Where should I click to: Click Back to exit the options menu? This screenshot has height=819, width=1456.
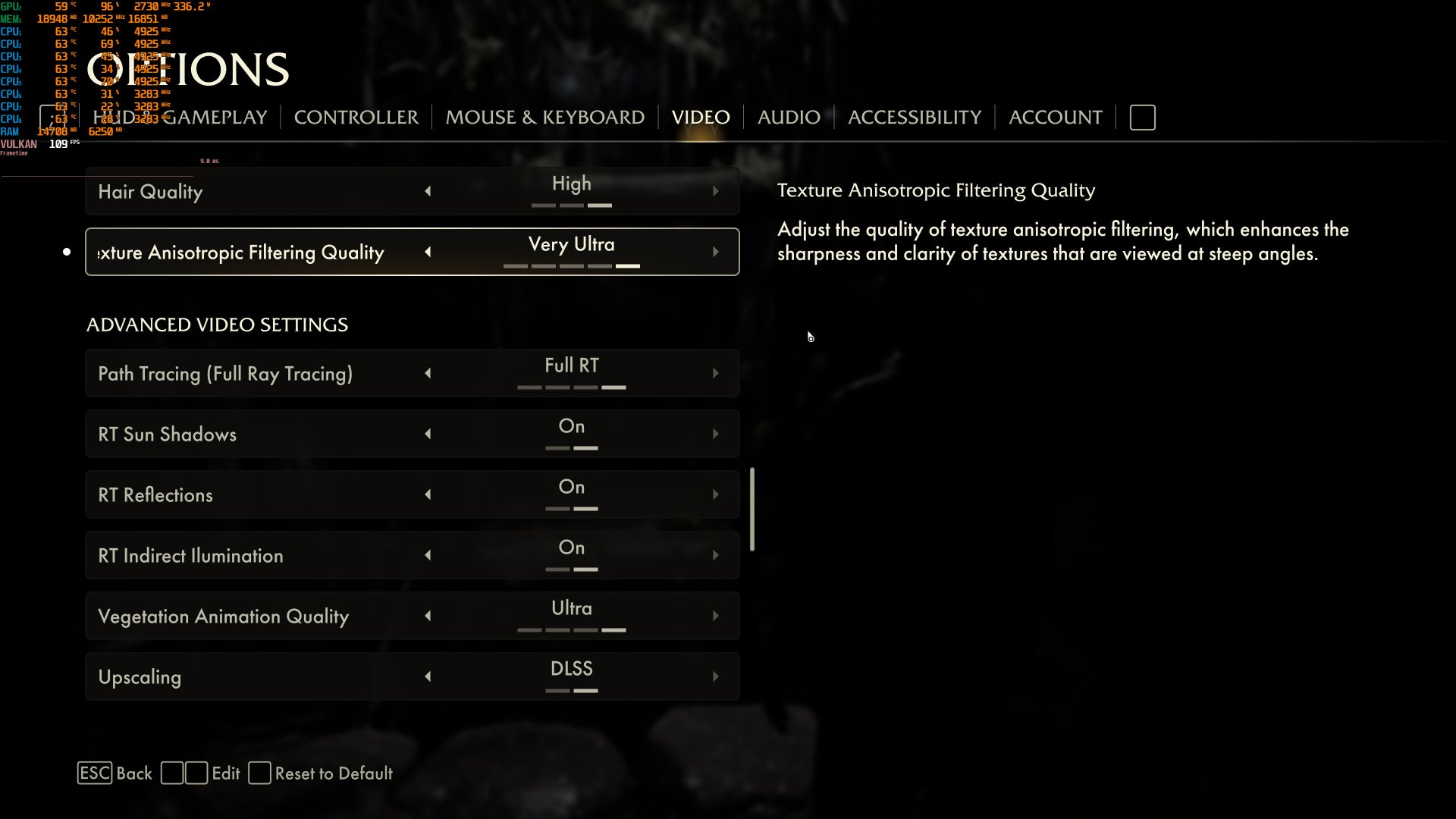tap(114, 773)
